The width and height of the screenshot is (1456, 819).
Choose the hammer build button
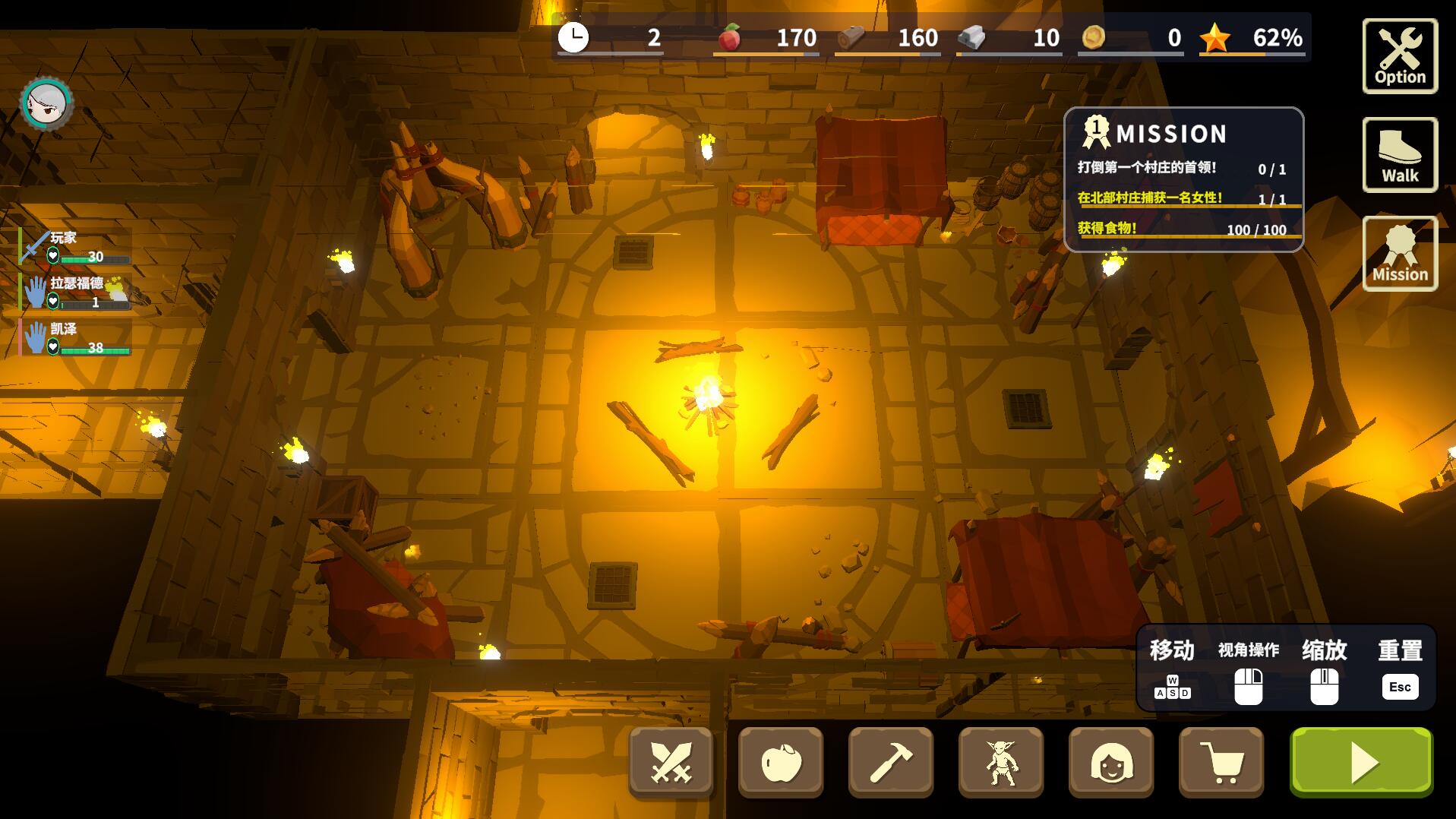coord(890,762)
